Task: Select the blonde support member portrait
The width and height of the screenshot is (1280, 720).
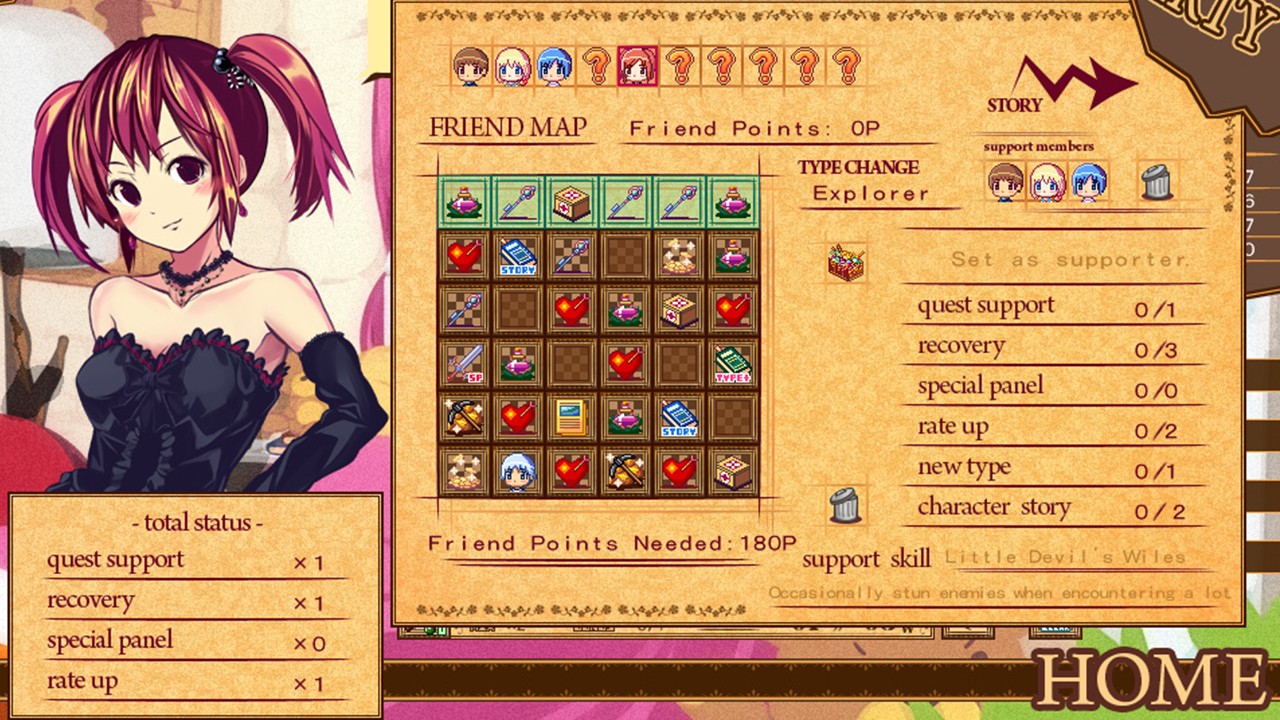Action: click(1047, 182)
